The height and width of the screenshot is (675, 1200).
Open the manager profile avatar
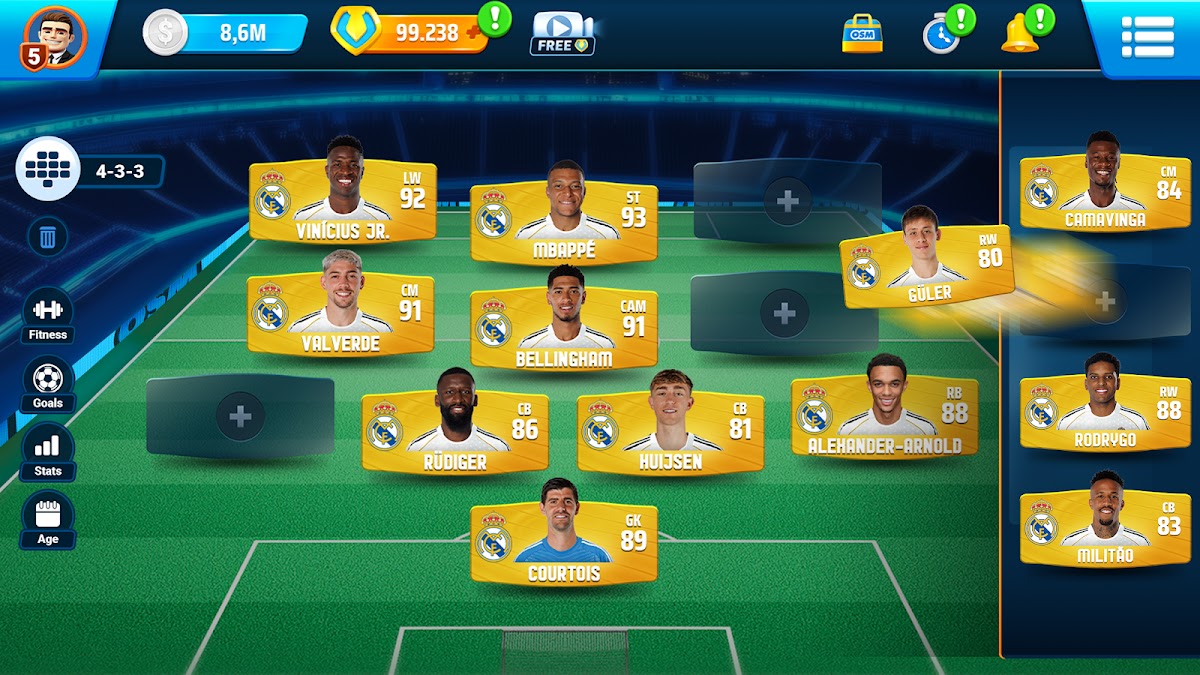(54, 37)
